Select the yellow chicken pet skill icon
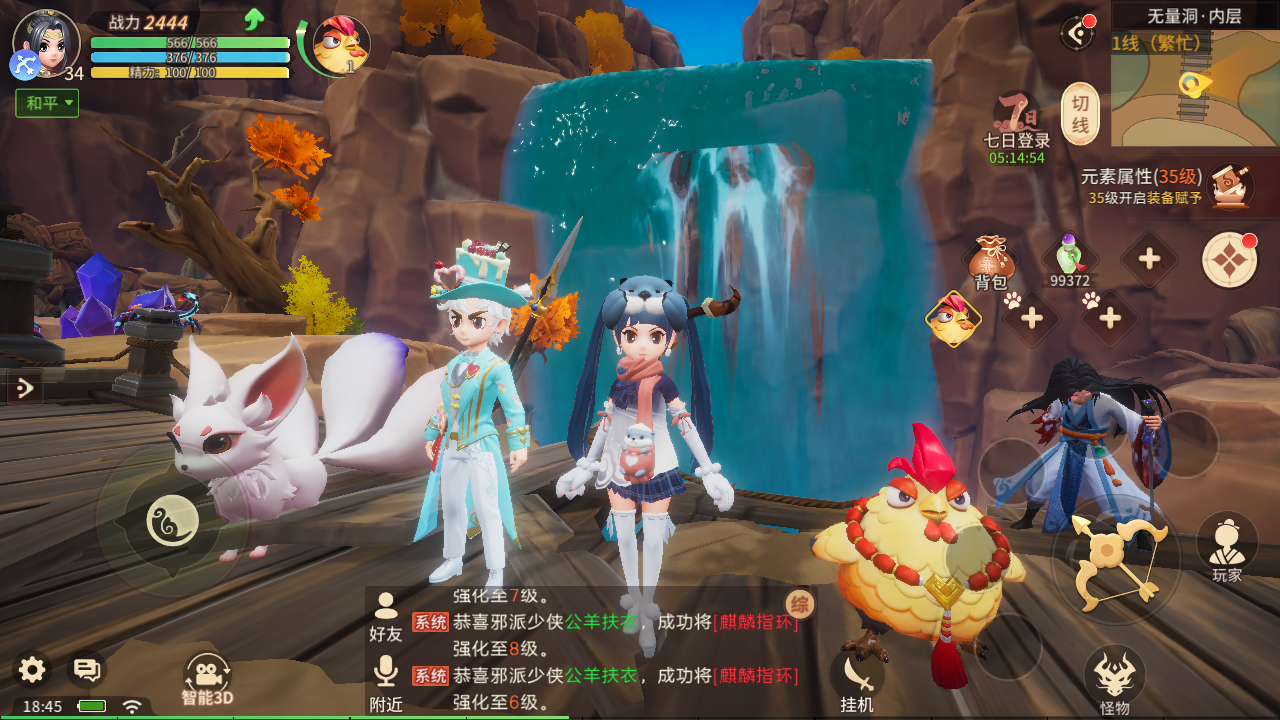Image resolution: width=1280 pixels, height=720 pixels. (x=953, y=319)
